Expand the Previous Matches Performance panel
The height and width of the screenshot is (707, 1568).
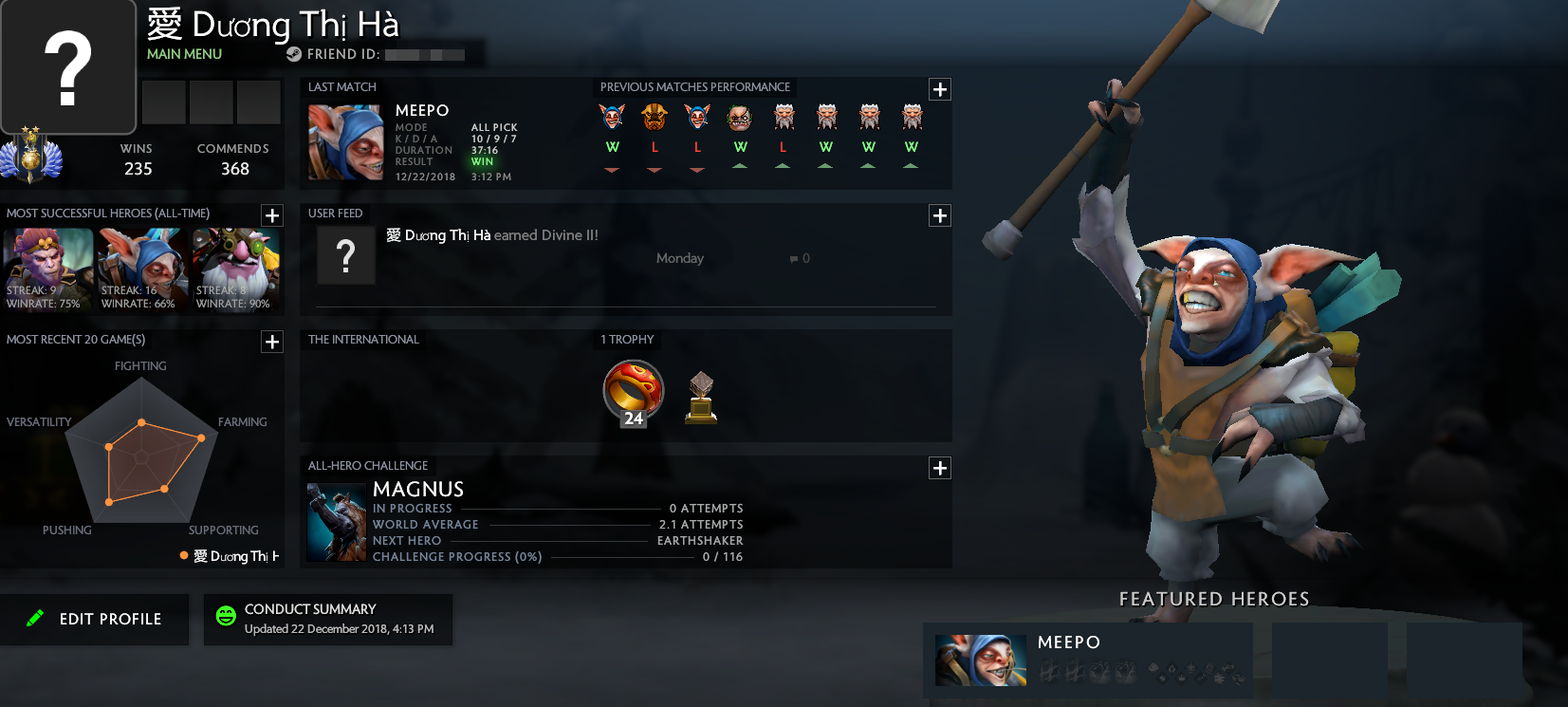coord(939,89)
